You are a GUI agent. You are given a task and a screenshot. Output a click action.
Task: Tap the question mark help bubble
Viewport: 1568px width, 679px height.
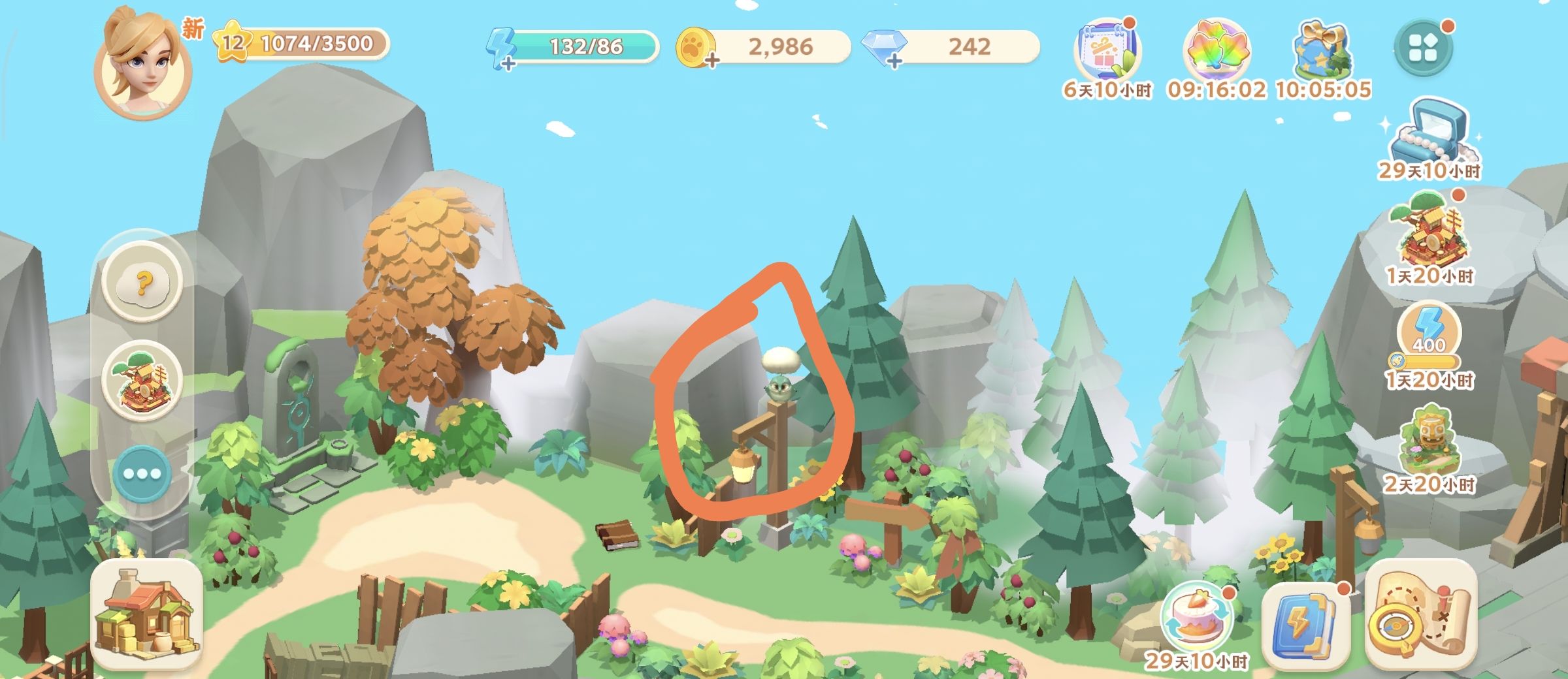point(142,282)
